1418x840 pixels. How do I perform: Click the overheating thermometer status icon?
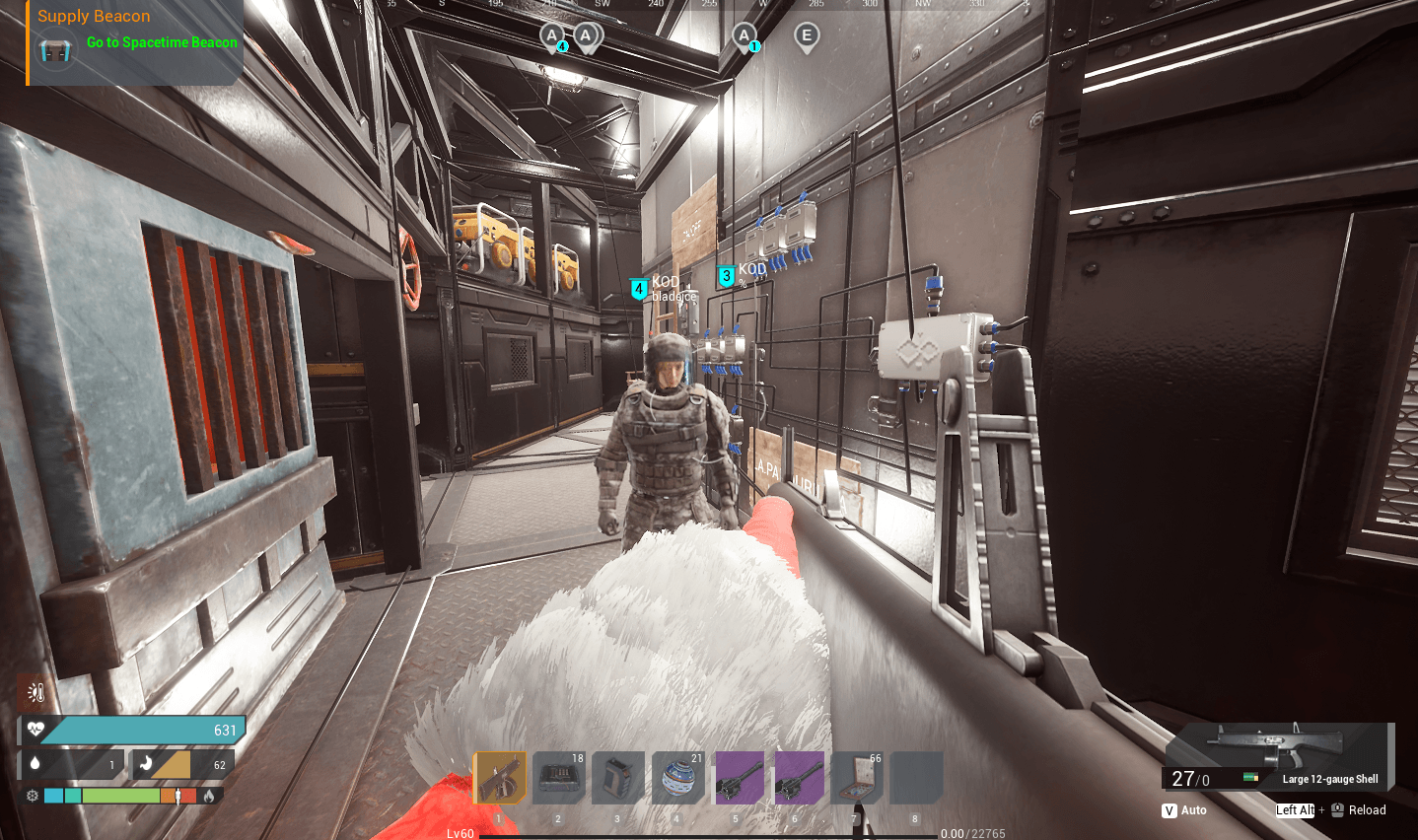click(x=36, y=693)
